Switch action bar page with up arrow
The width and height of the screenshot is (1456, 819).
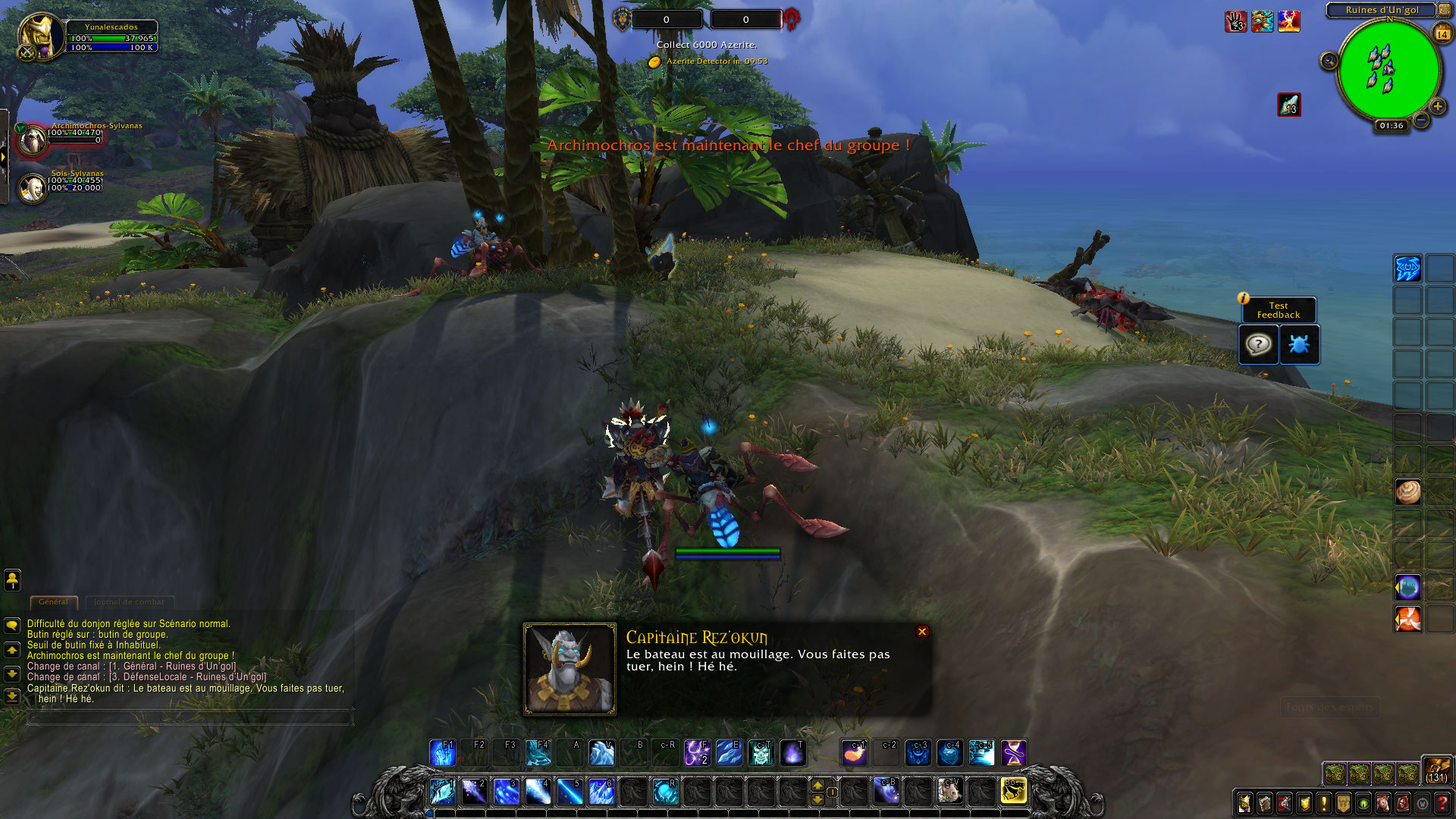click(817, 784)
